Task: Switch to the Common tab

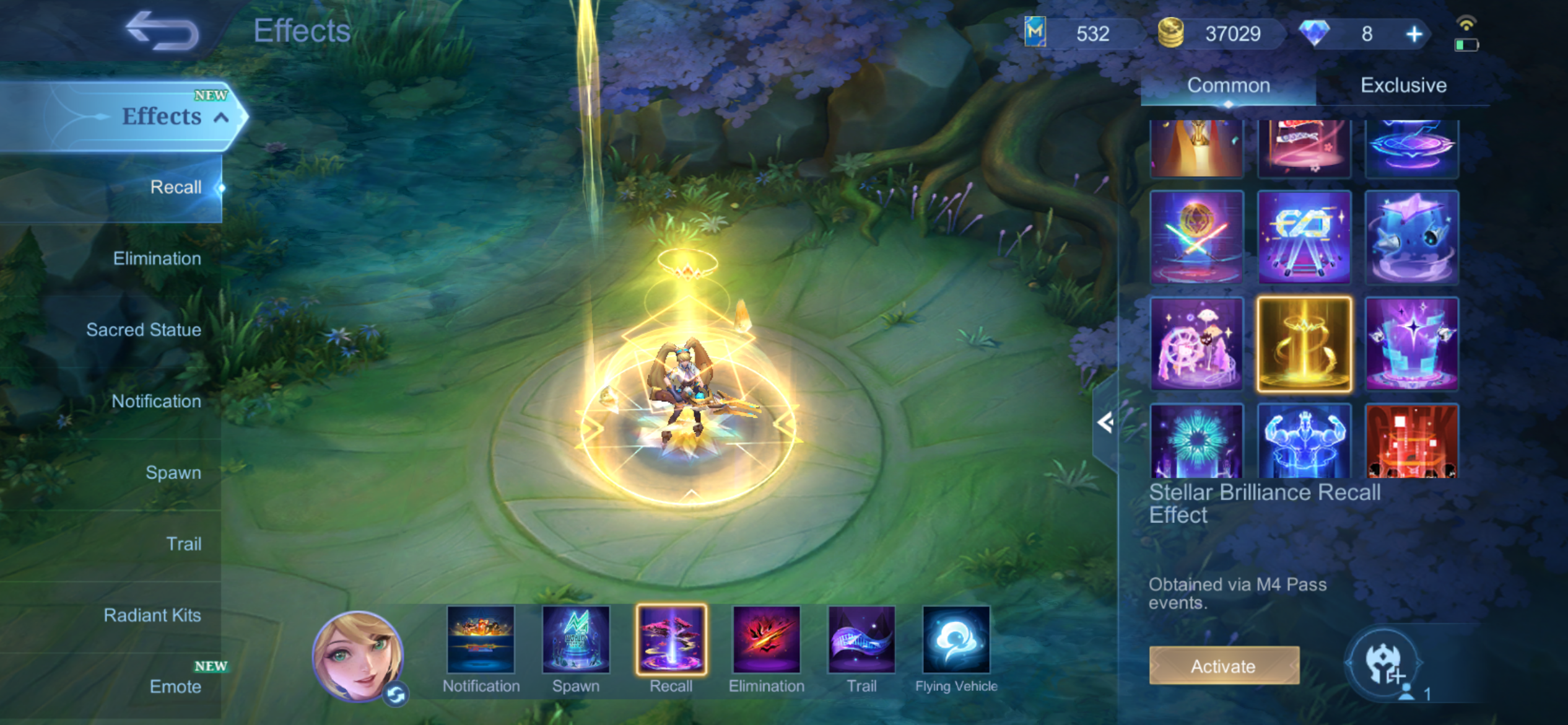Action: click(x=1228, y=86)
